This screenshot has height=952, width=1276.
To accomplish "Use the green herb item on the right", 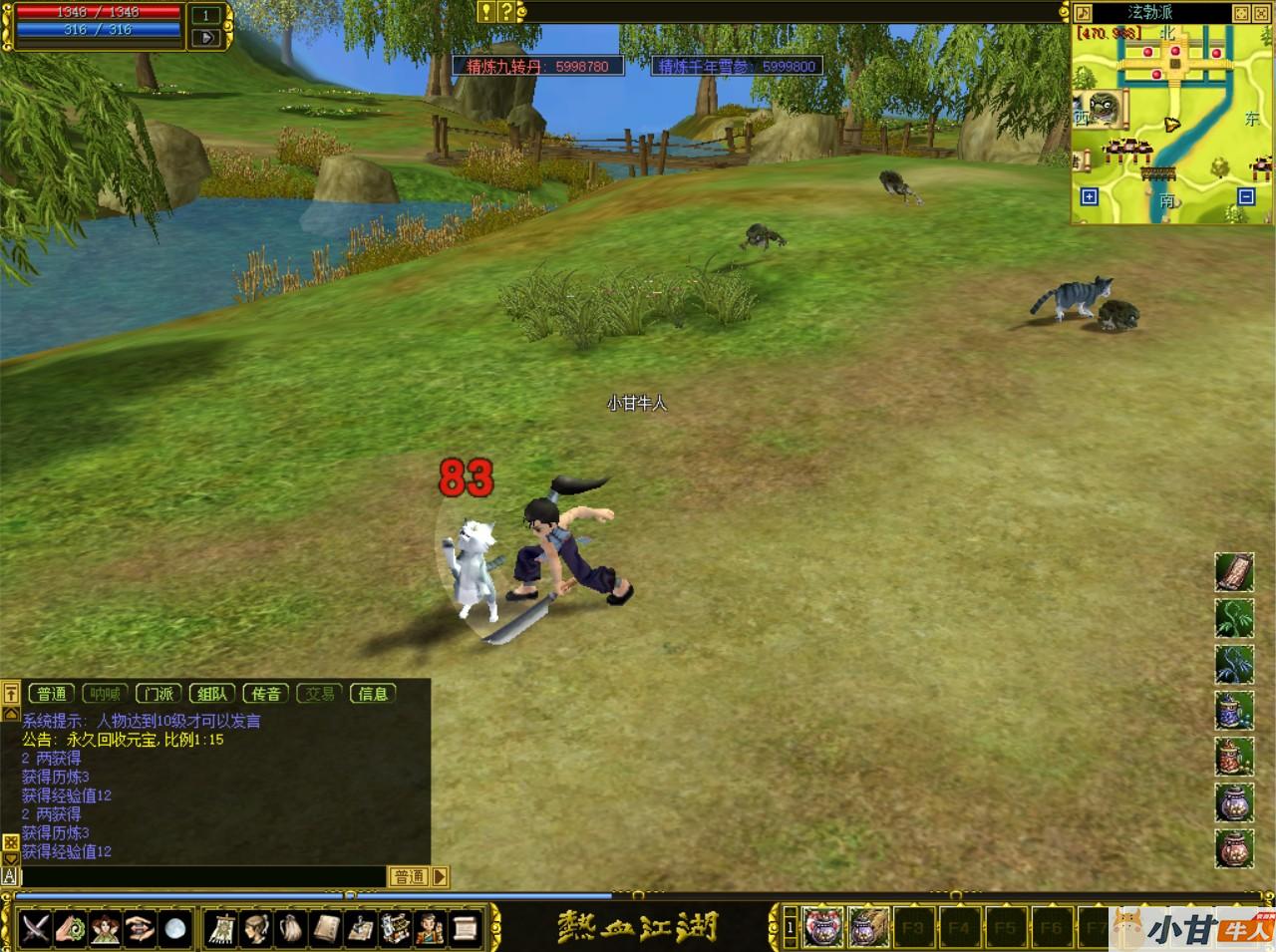I will point(1234,618).
